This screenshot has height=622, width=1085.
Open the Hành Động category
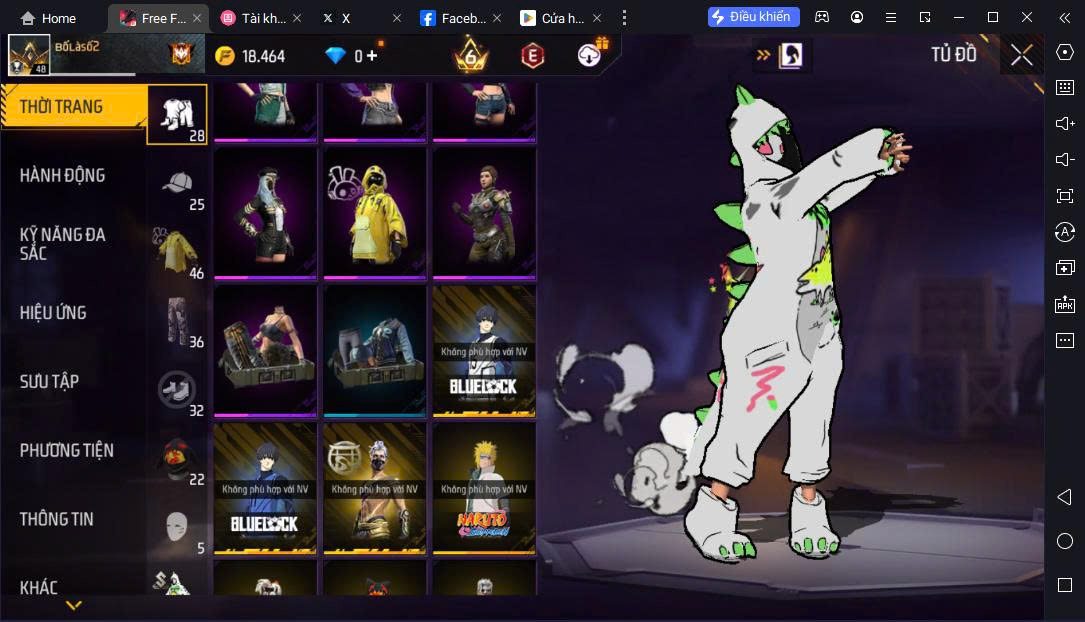tap(62, 175)
